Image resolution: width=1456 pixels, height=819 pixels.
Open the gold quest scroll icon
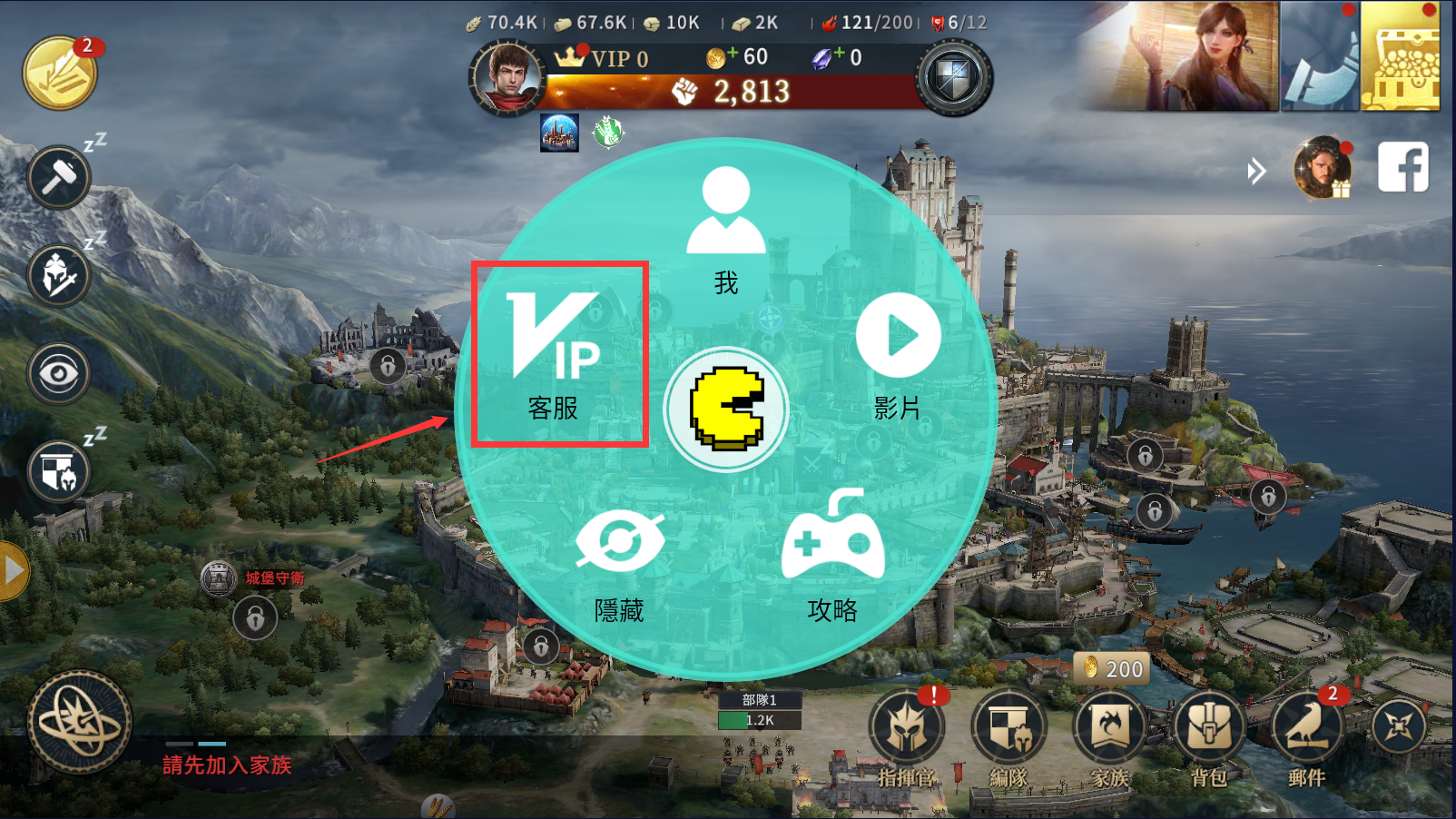(60, 73)
